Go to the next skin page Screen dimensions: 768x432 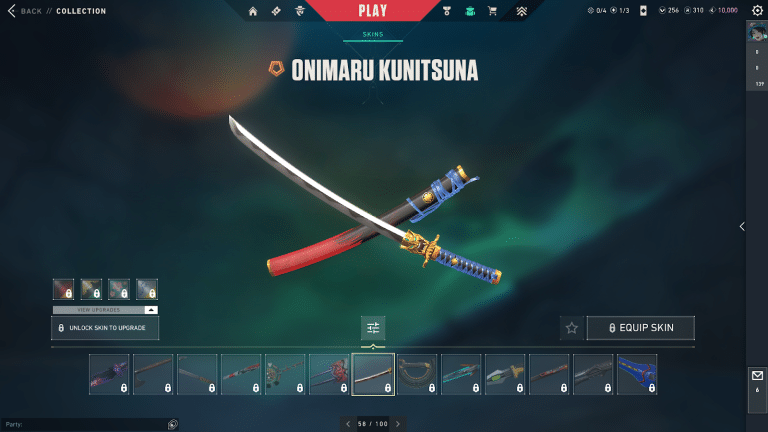pyautogui.click(x=398, y=424)
